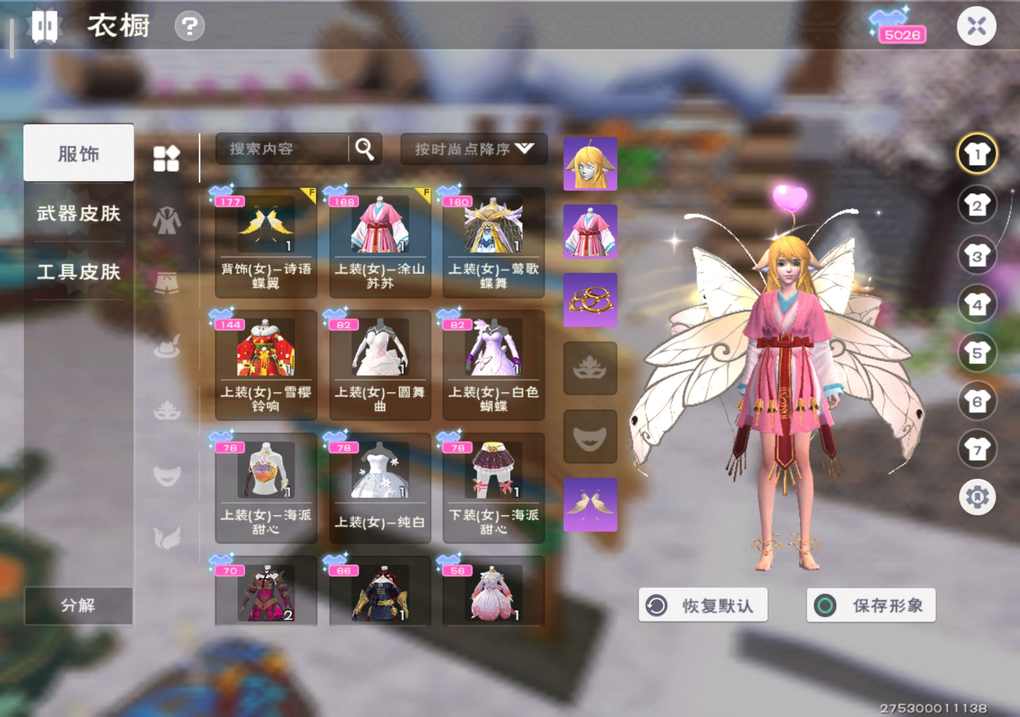
Task: Click the 搜索内容 search field
Action: [282, 149]
